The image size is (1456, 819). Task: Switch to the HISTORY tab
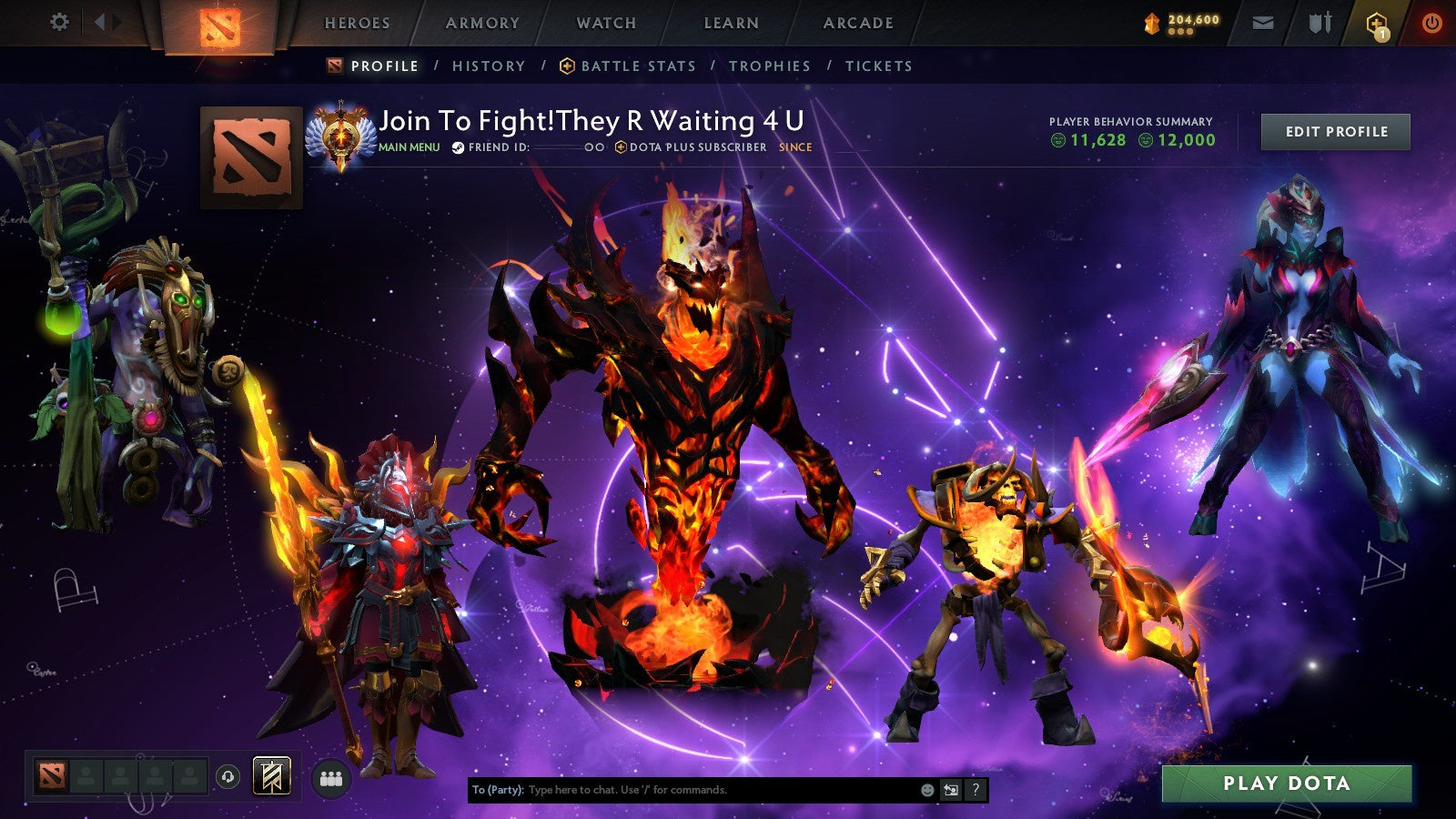490,66
